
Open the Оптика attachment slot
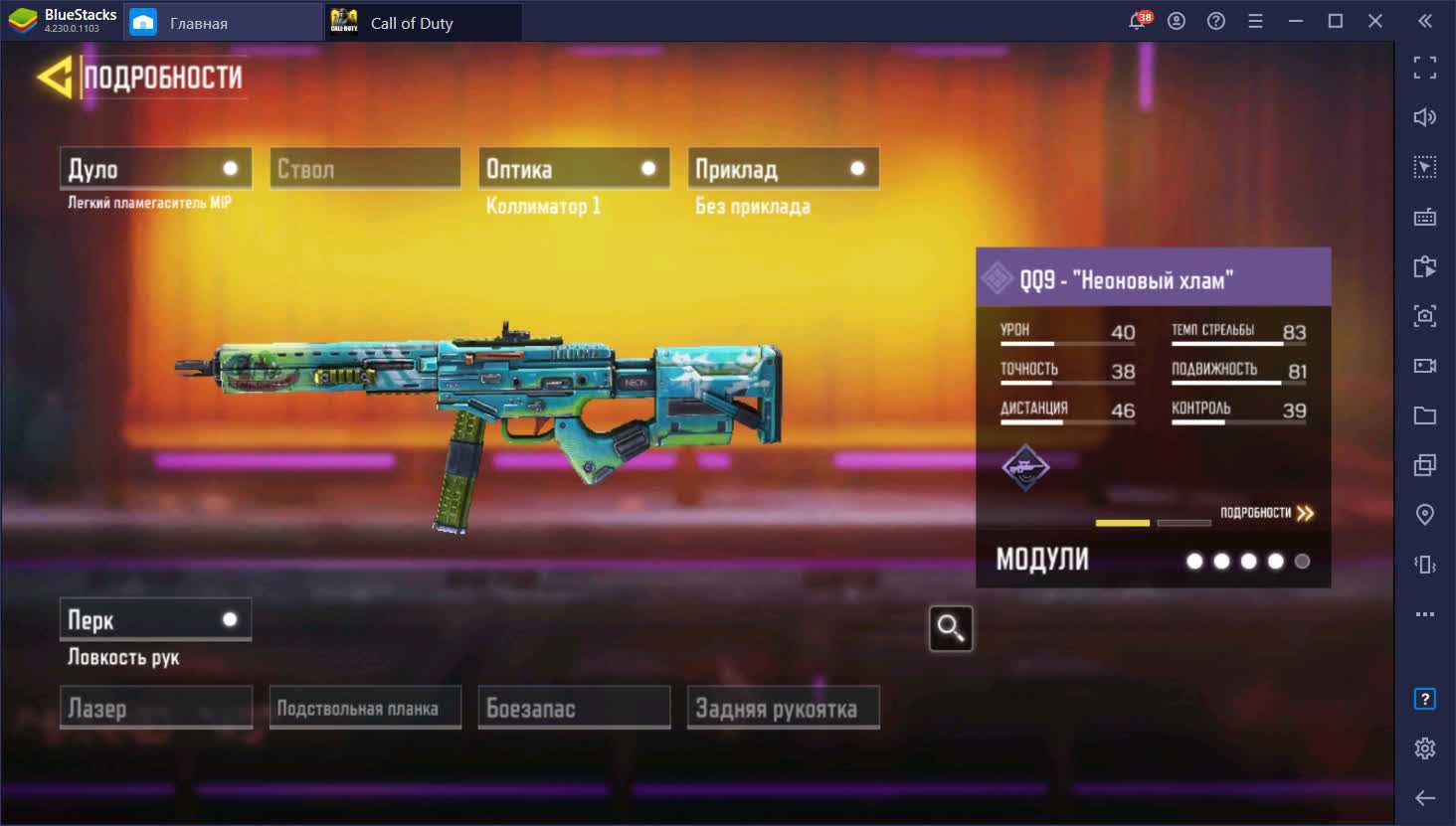coord(574,169)
